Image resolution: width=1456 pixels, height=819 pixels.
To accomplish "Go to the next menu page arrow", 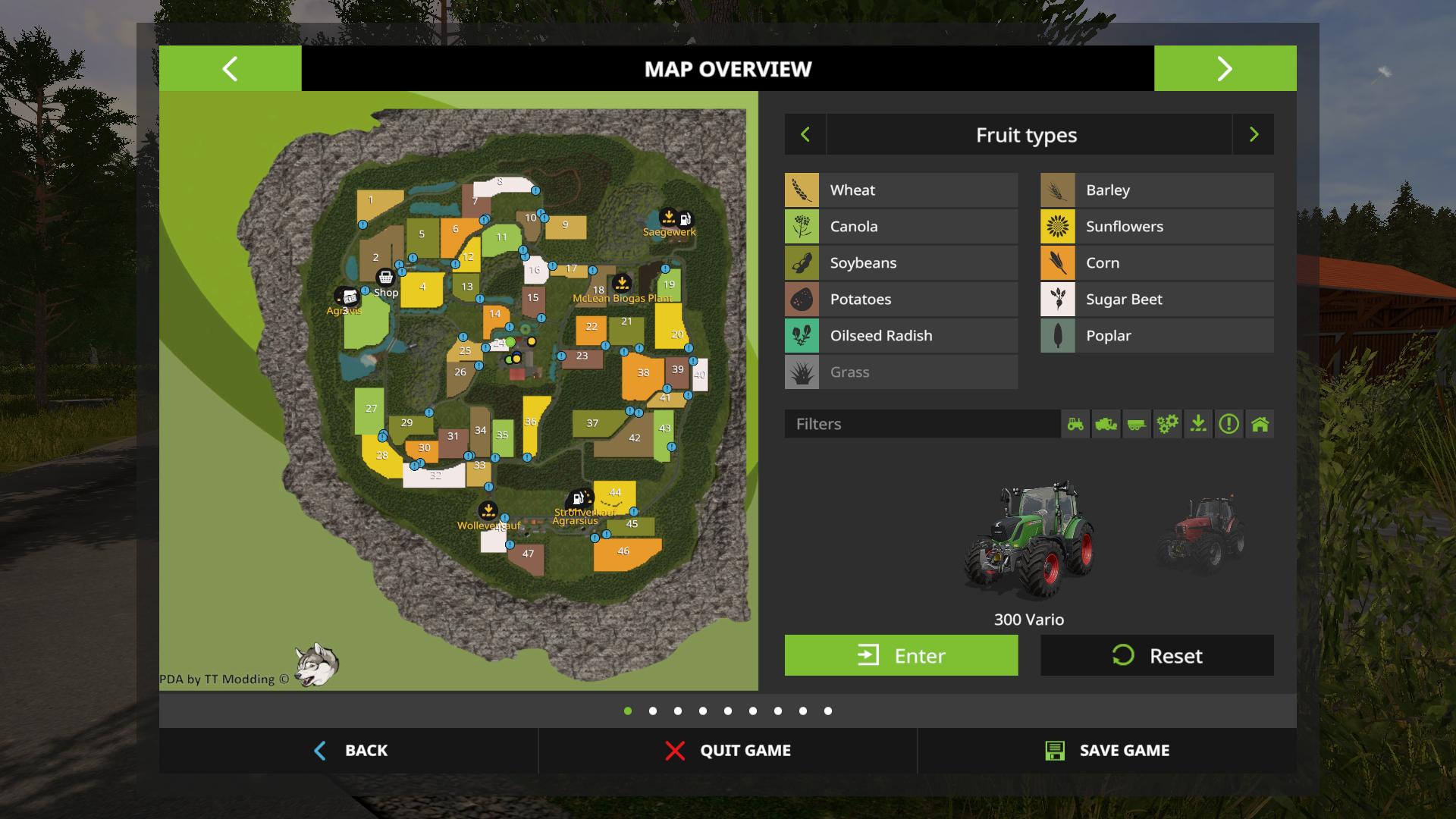I will (x=1225, y=68).
